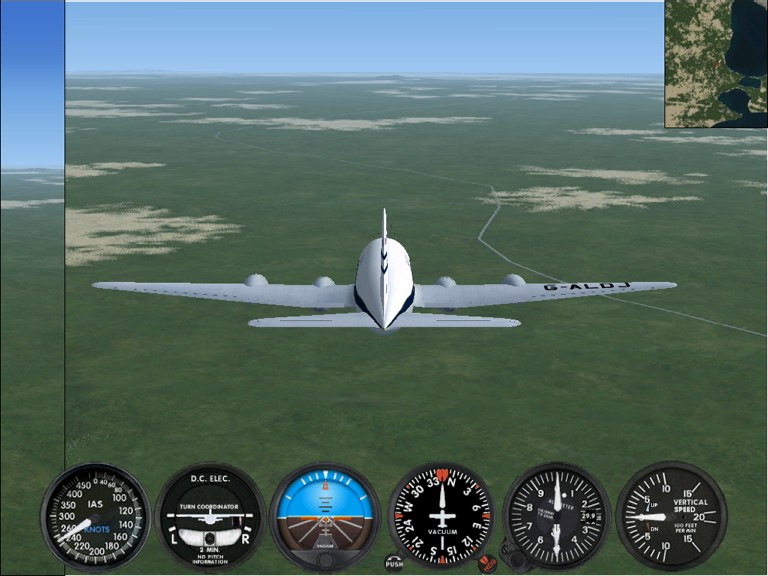
Task: Open the terrain minimap
Action: point(716,63)
